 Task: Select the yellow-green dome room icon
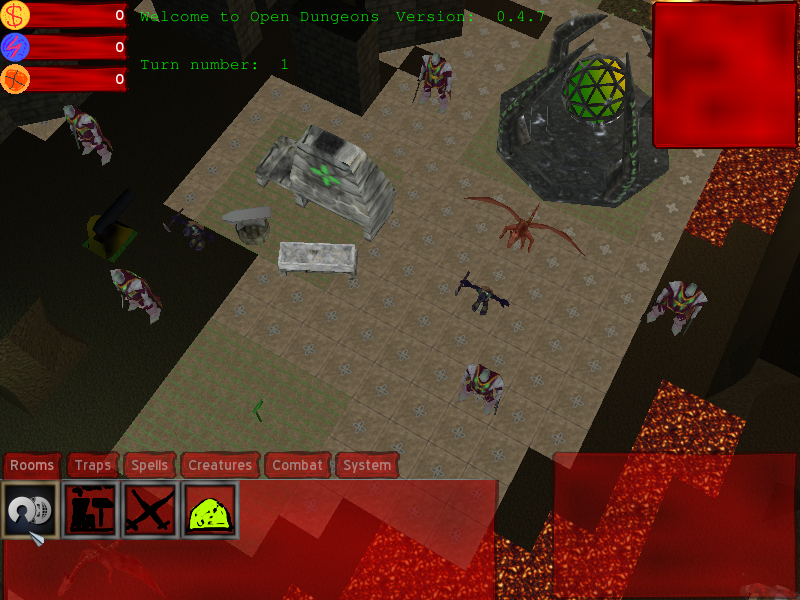coord(209,509)
